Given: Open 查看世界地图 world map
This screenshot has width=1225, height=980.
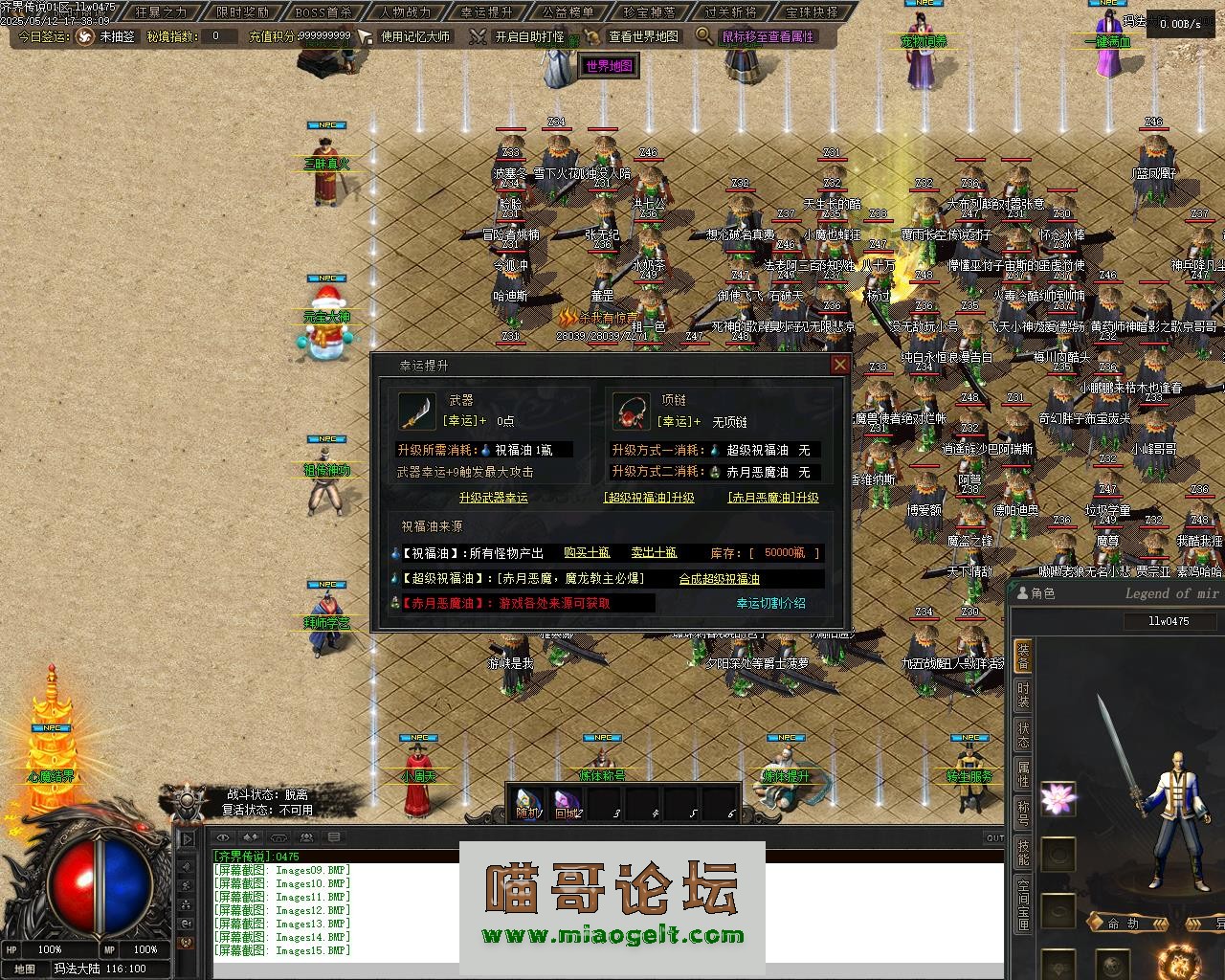Looking at the screenshot, I should 643,36.
